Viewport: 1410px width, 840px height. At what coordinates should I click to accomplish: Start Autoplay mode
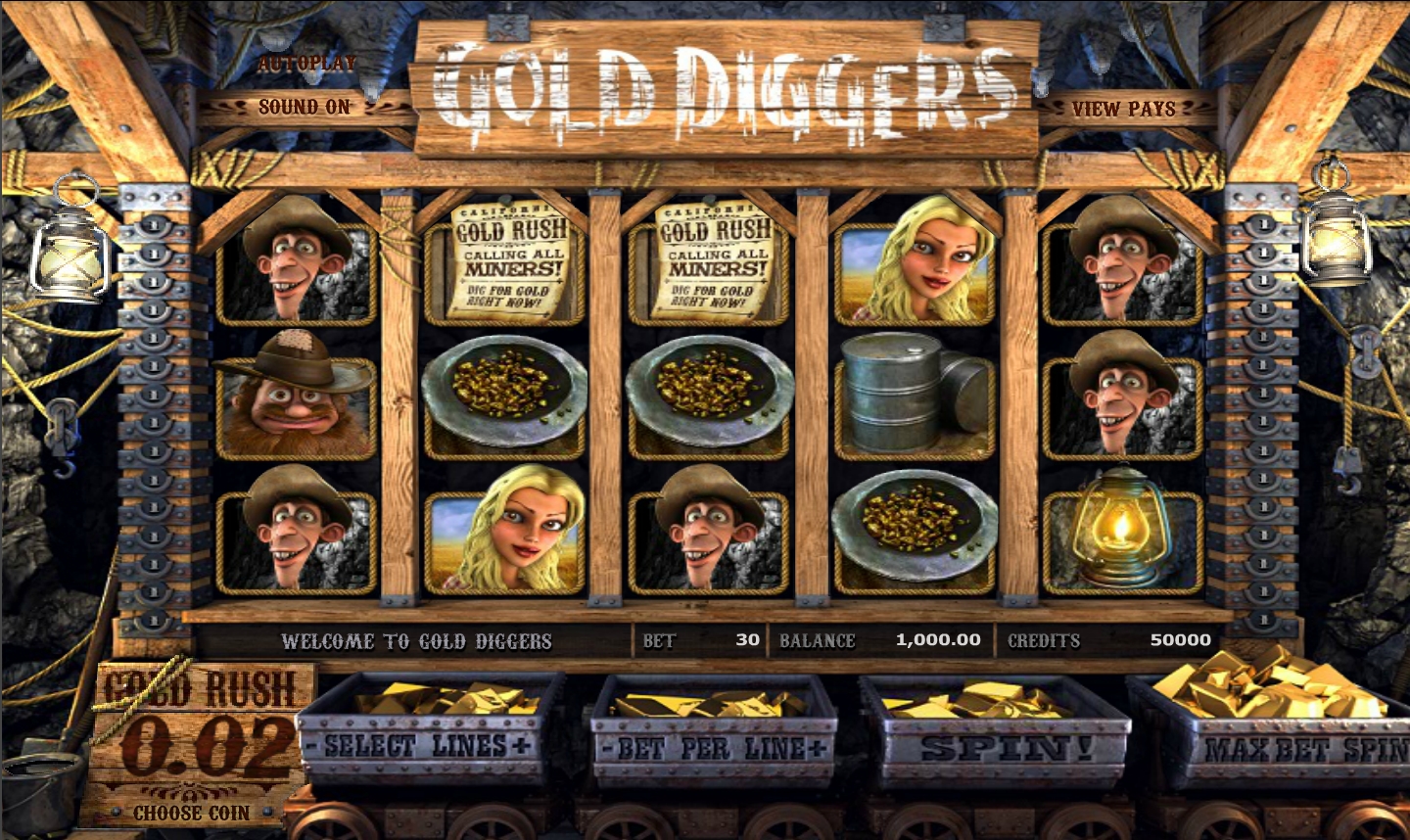click(306, 64)
